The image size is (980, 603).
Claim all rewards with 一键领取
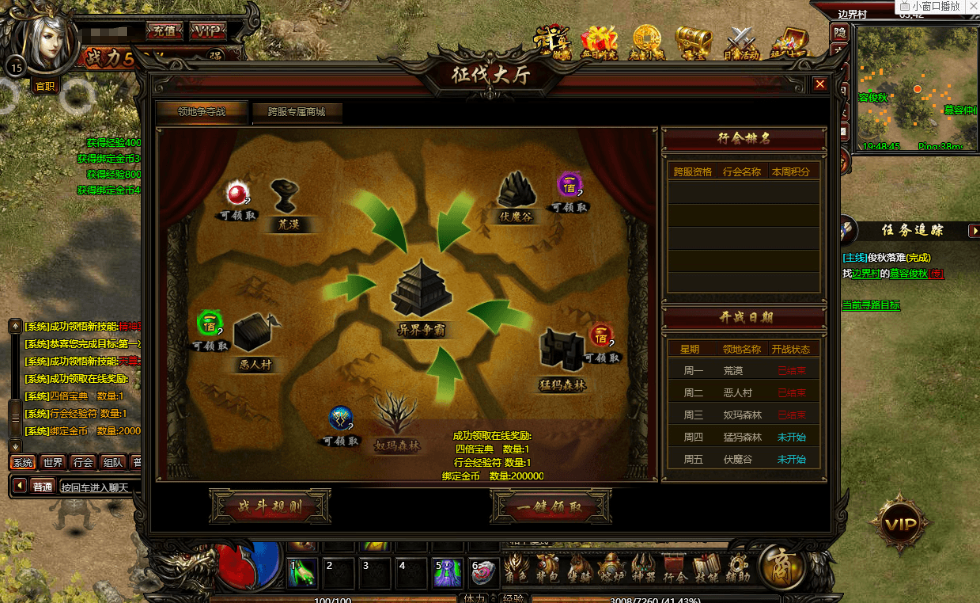point(551,507)
